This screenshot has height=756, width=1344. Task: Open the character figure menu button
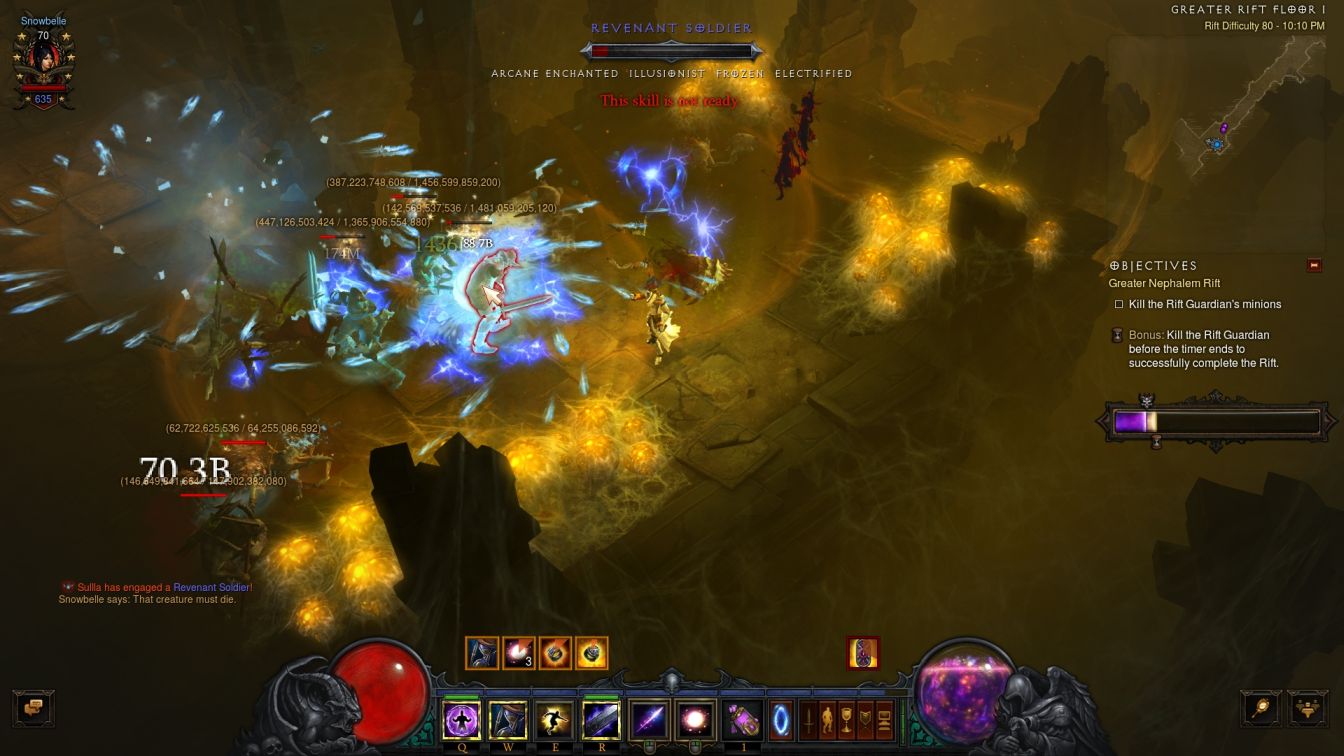pyautogui.click(x=828, y=720)
